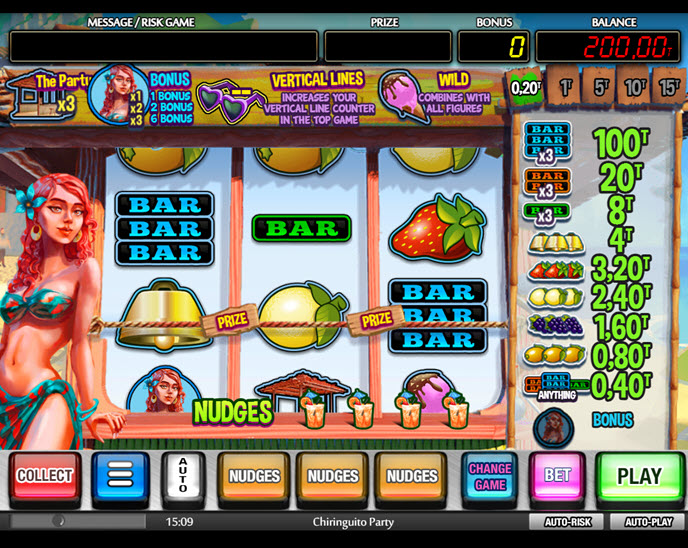Viewport: 688px width, 548px height.
Task: Switch games with the CHANGE GAME button
Action: [x=490, y=476]
